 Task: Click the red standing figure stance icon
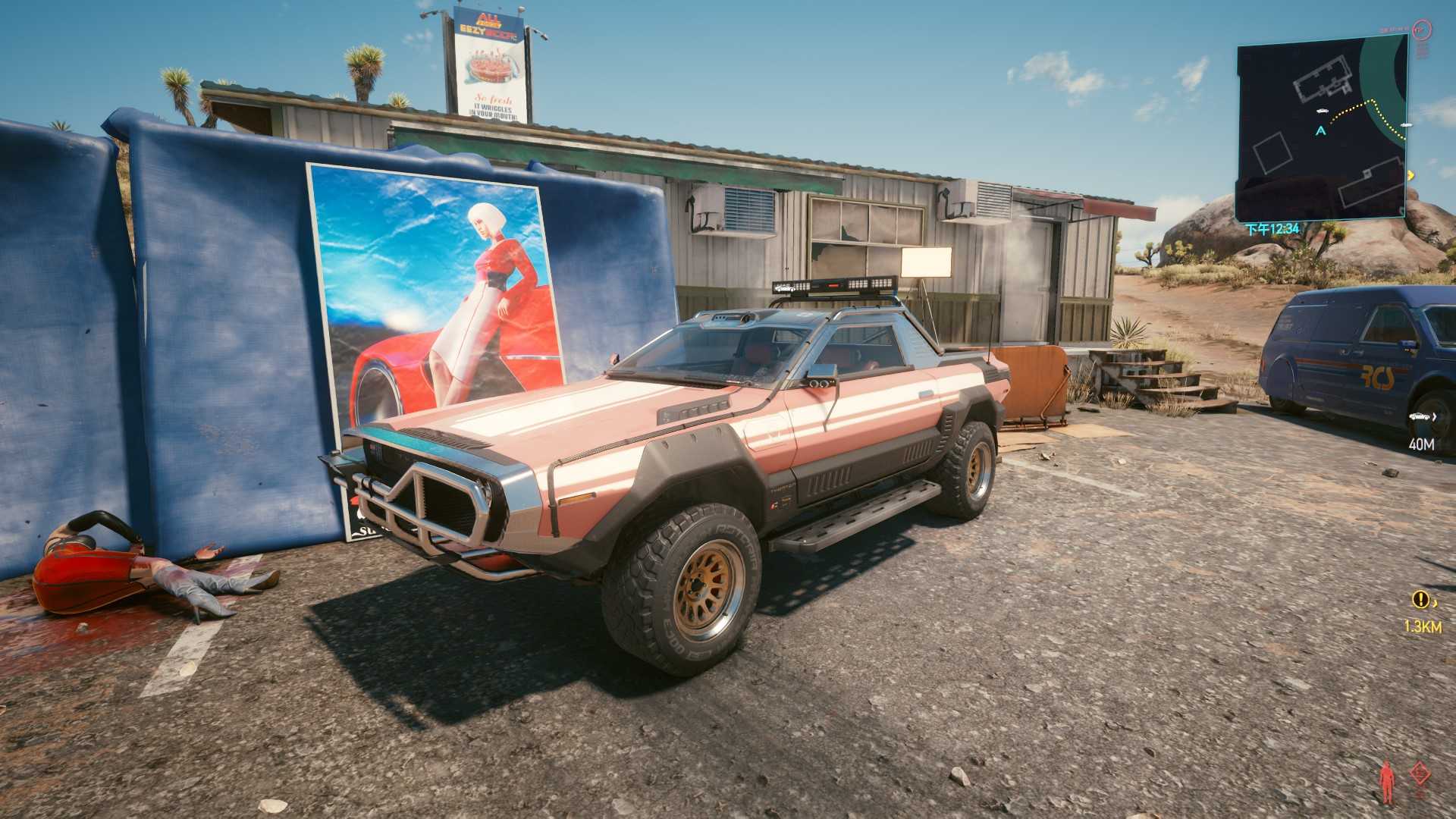point(1388,783)
